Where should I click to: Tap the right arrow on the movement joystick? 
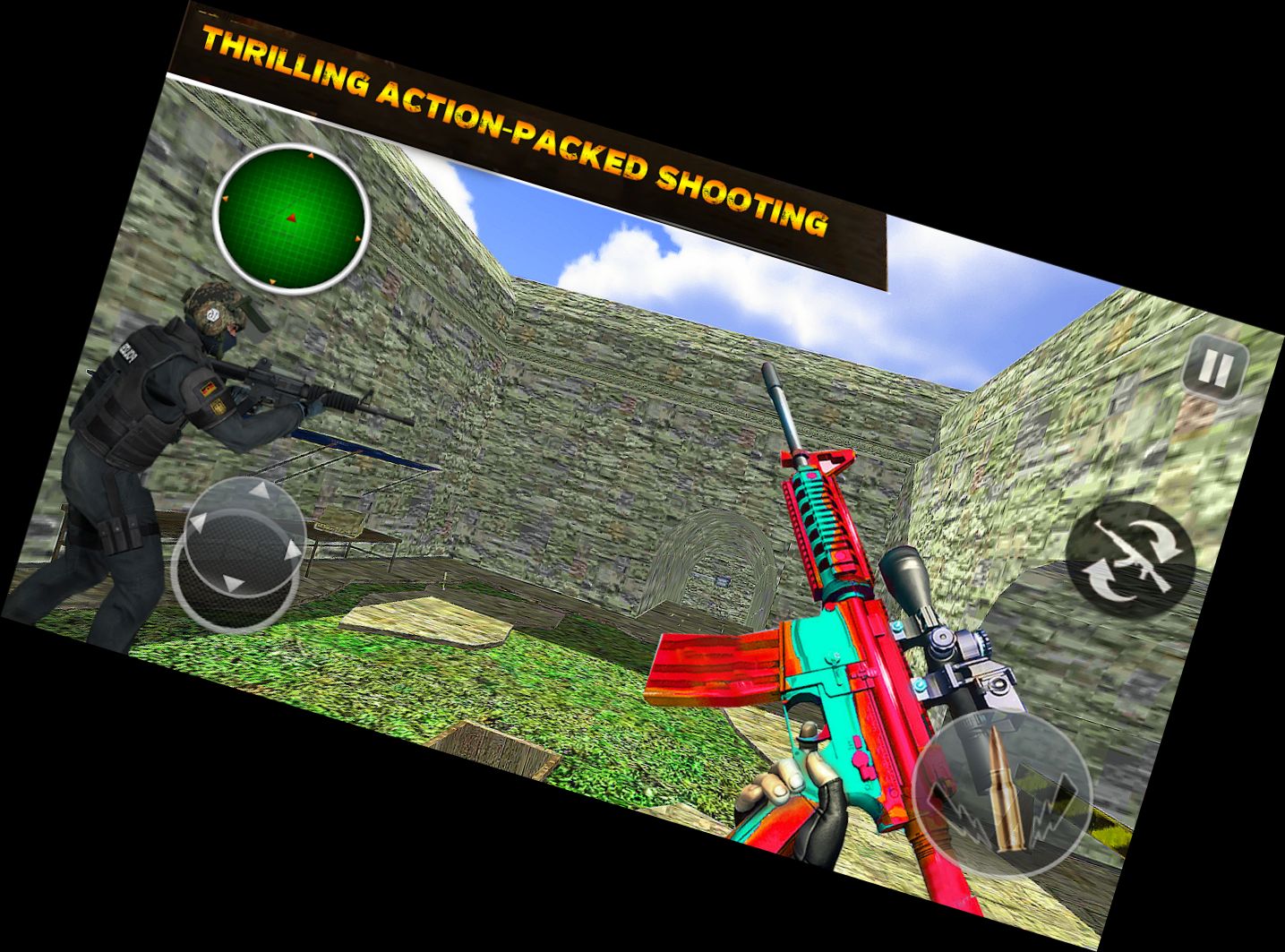coord(294,549)
